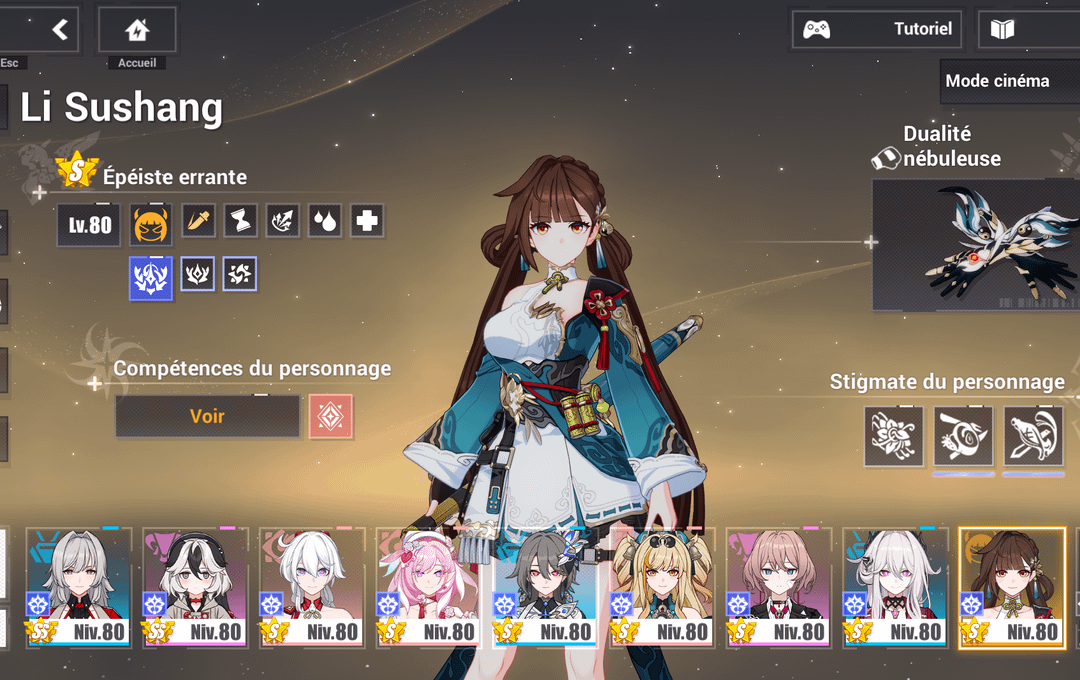Viewport: 1080px width, 680px height.
Task: View character skills with Voir
Action: tap(207, 416)
